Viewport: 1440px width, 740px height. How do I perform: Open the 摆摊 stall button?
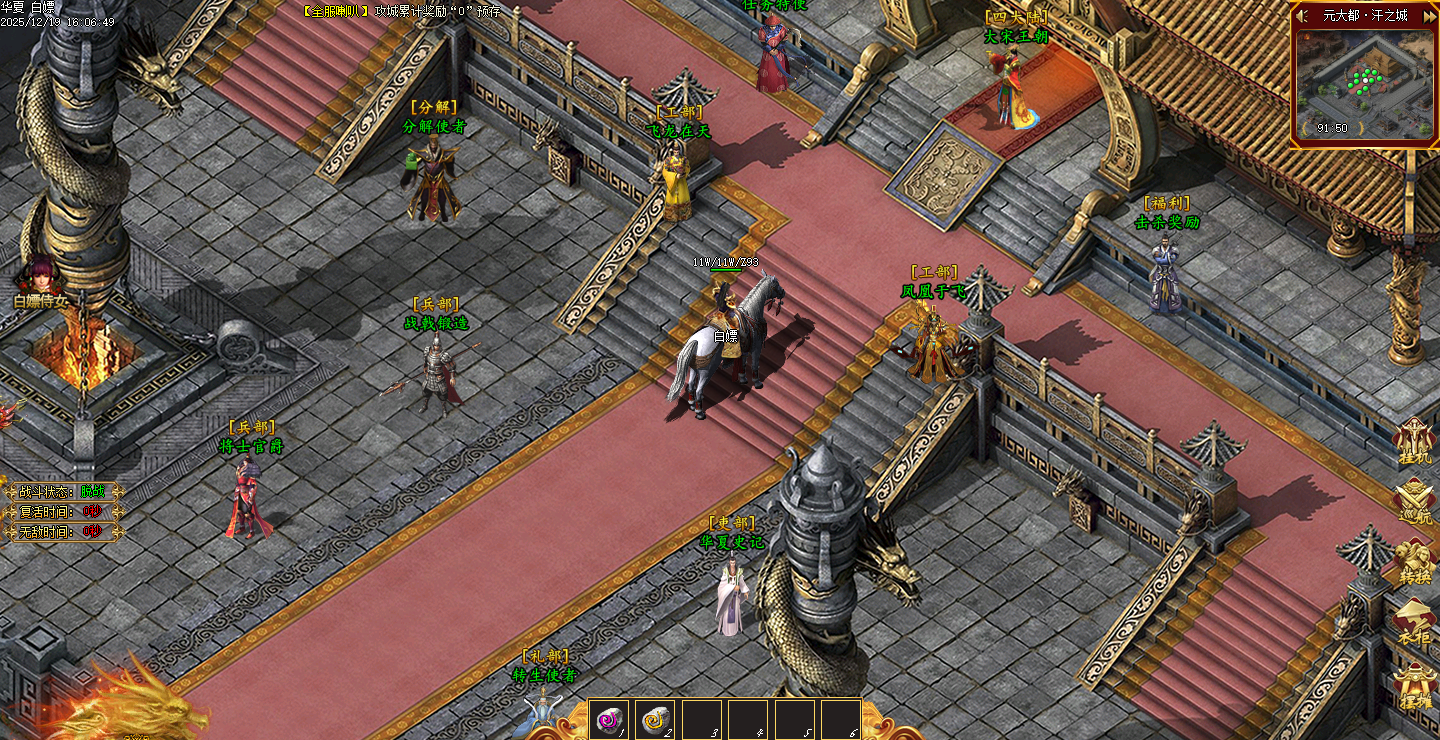1415,685
